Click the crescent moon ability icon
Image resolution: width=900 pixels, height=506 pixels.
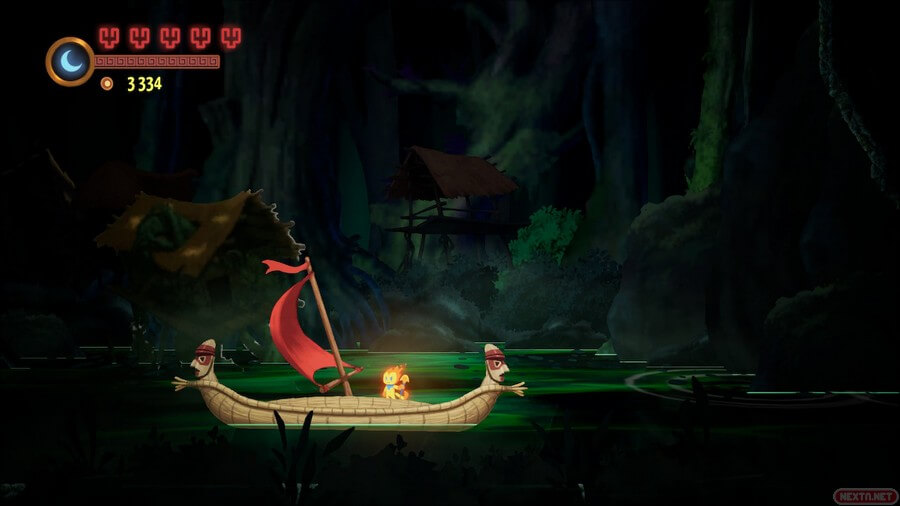[69, 61]
